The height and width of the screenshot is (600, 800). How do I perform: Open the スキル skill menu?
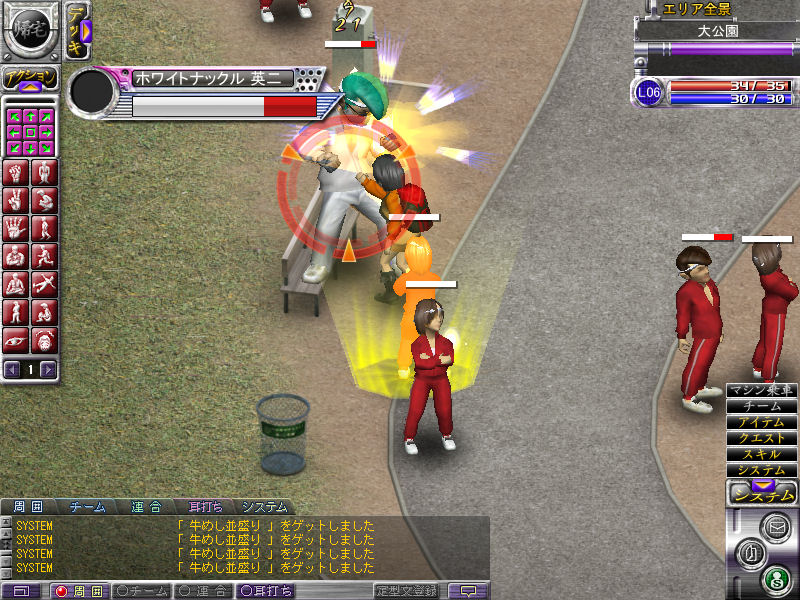pyautogui.click(x=761, y=454)
